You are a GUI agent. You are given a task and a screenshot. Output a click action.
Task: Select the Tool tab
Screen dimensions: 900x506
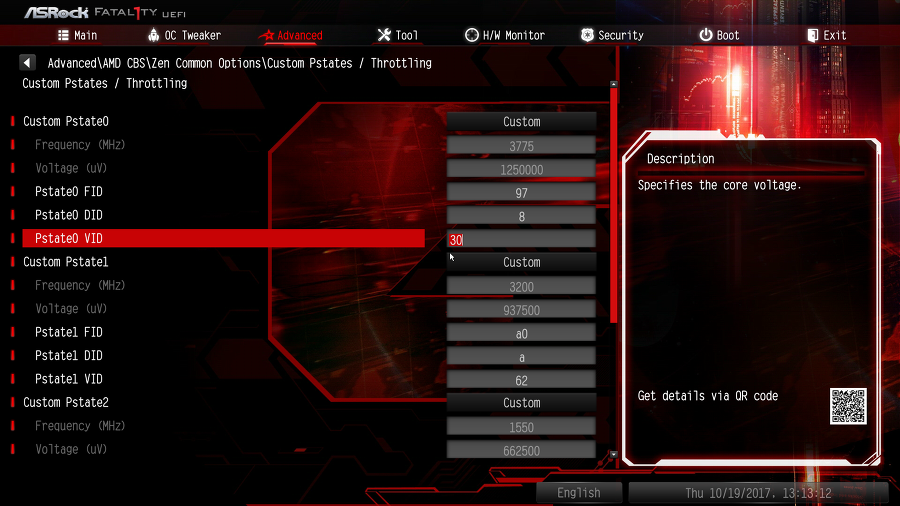(398, 35)
